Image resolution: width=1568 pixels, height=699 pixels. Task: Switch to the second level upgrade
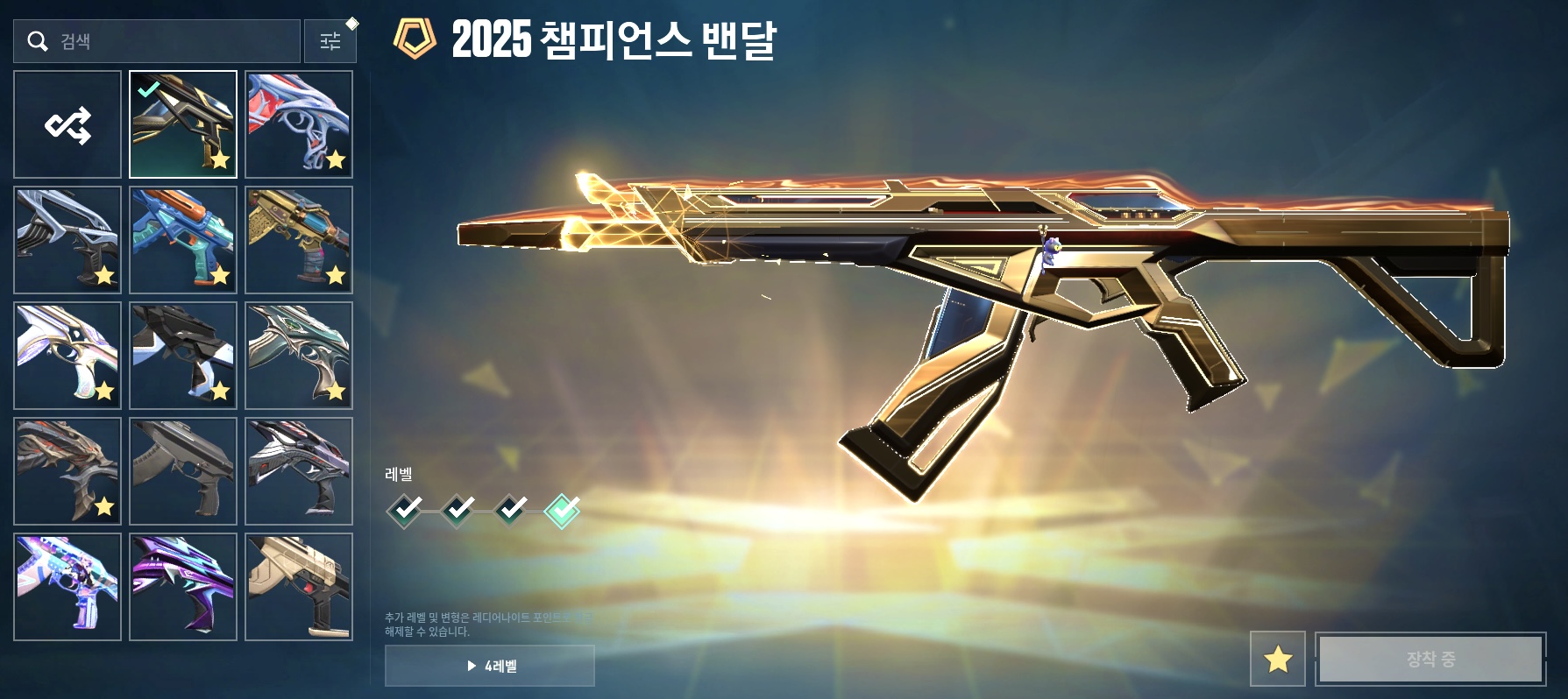click(x=458, y=510)
